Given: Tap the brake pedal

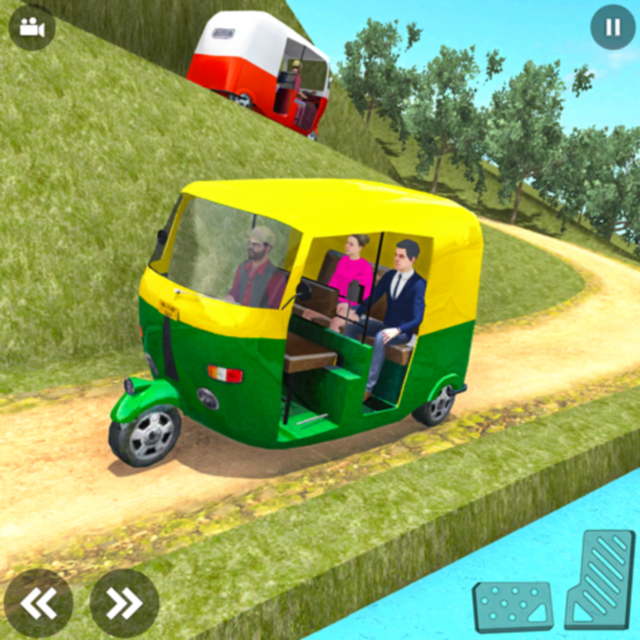Looking at the screenshot, I should tap(512, 606).
